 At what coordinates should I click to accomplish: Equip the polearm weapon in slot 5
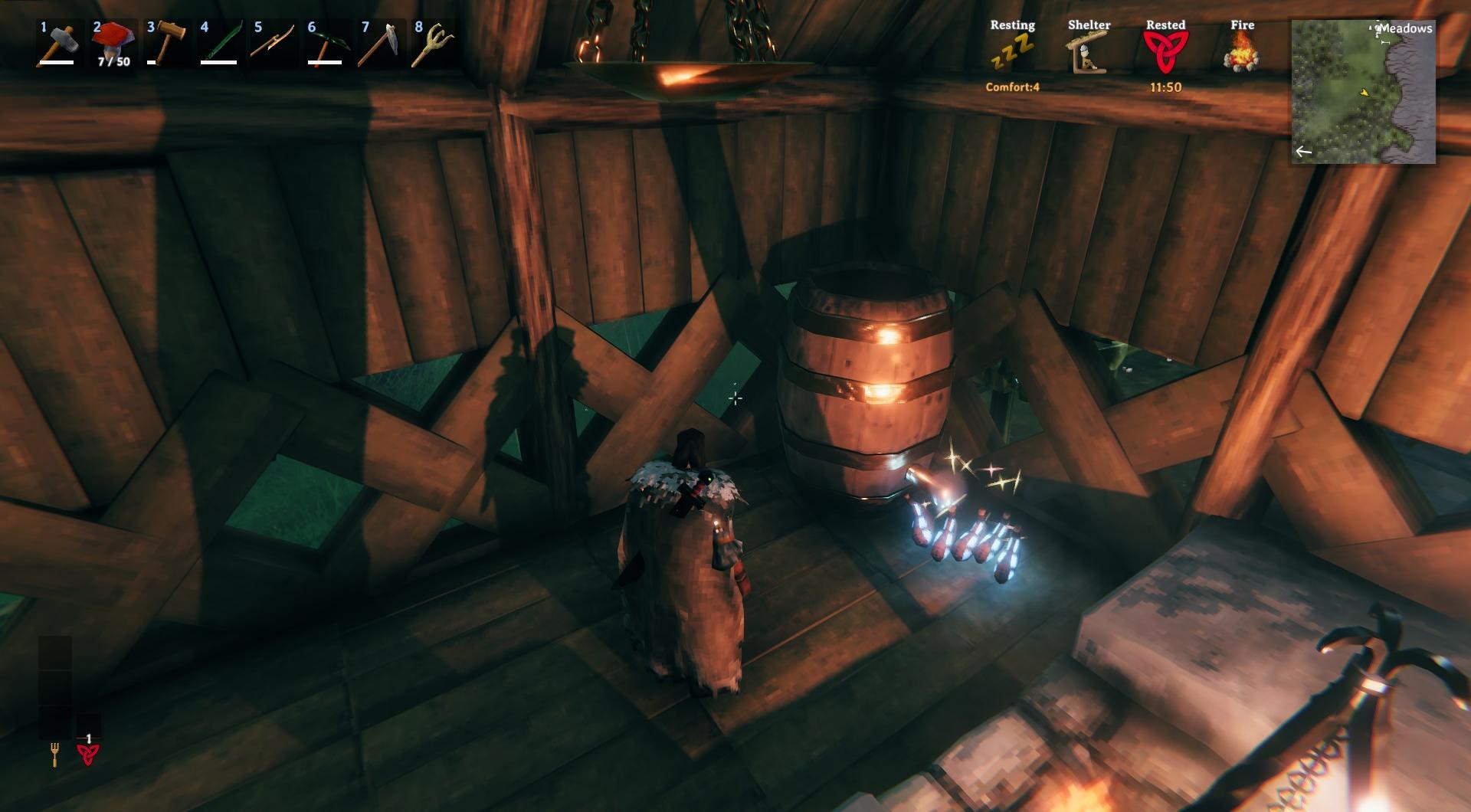point(272,44)
